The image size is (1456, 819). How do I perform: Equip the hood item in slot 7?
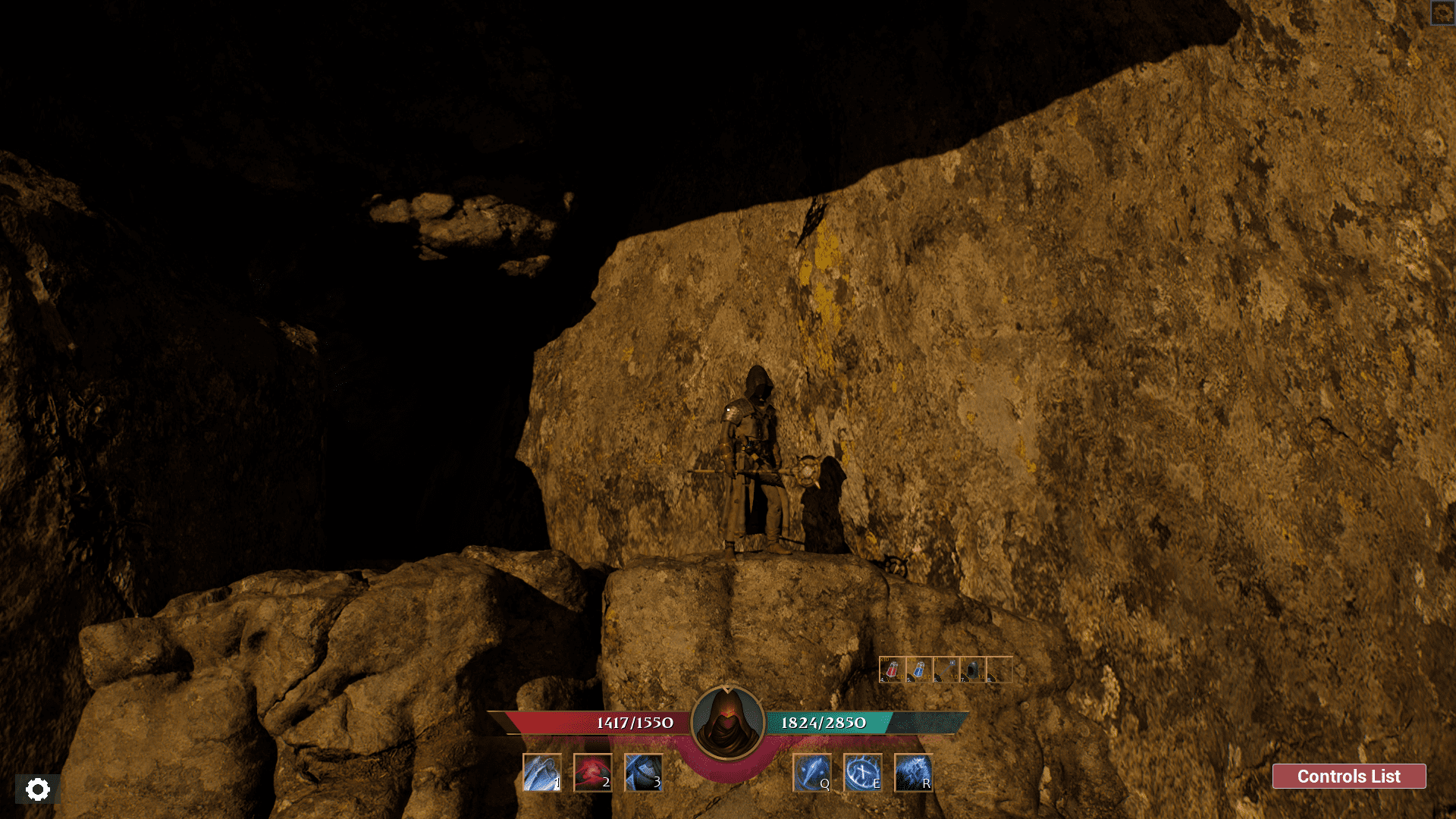pyautogui.click(x=972, y=670)
